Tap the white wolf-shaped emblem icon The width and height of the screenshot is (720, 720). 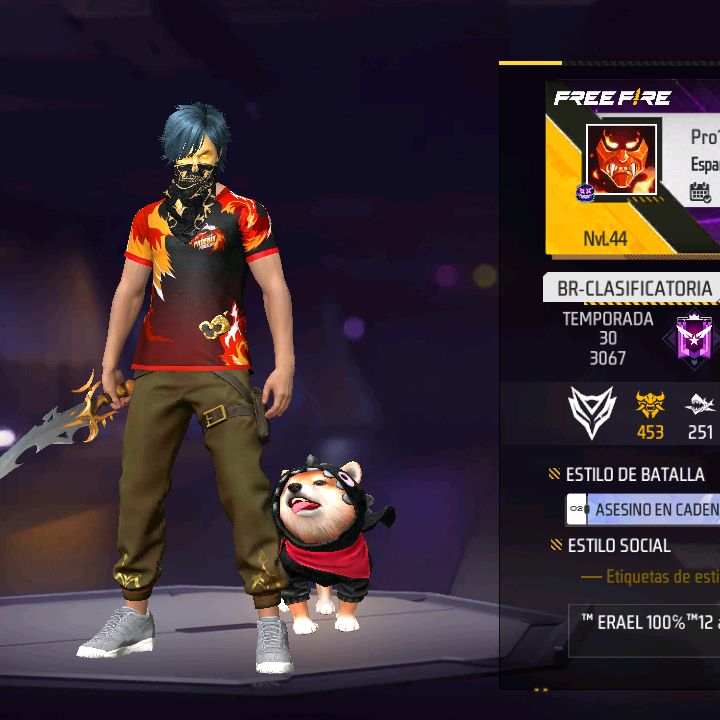[x=592, y=411]
